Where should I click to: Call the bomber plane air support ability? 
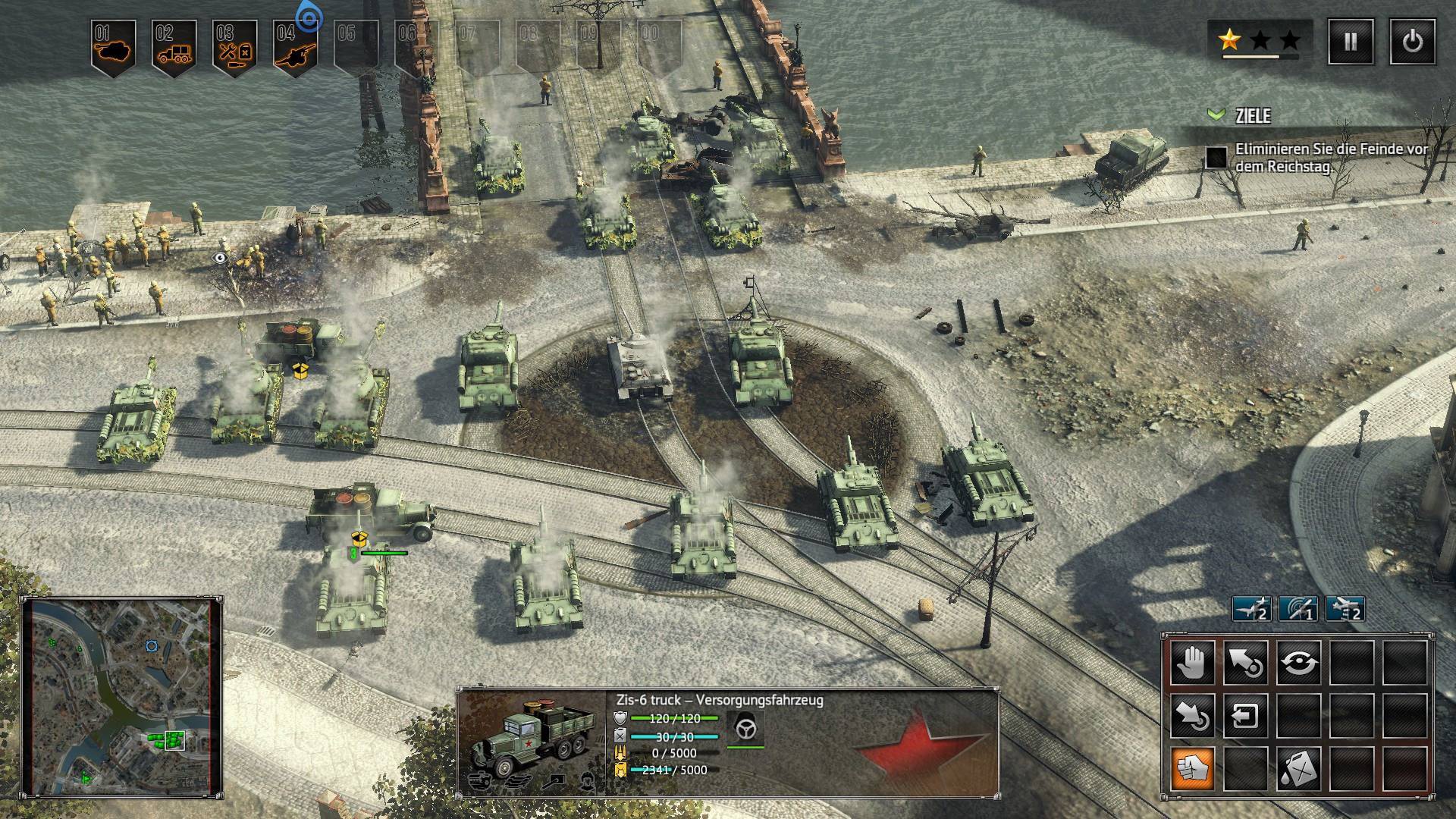click(x=1345, y=609)
